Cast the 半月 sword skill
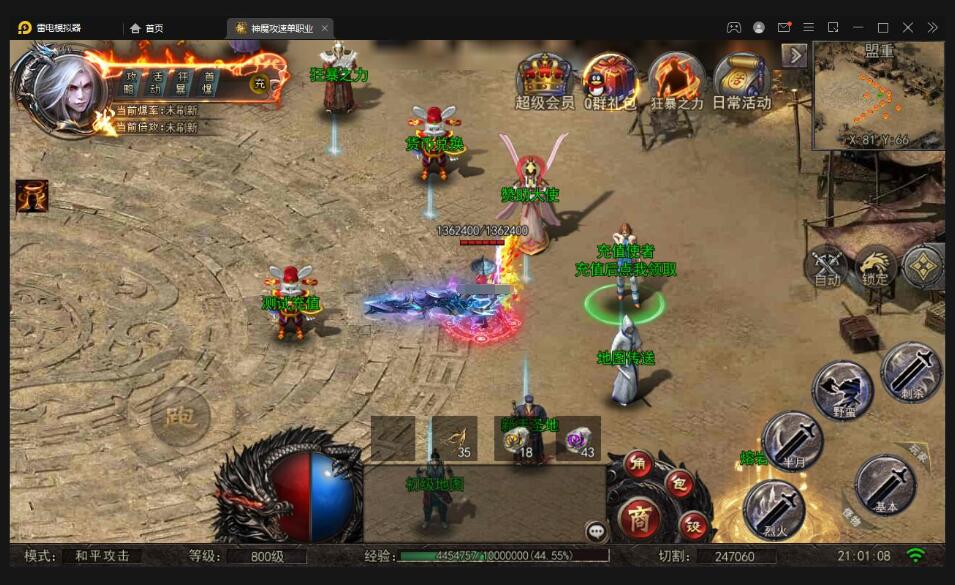 pyautogui.click(x=792, y=439)
